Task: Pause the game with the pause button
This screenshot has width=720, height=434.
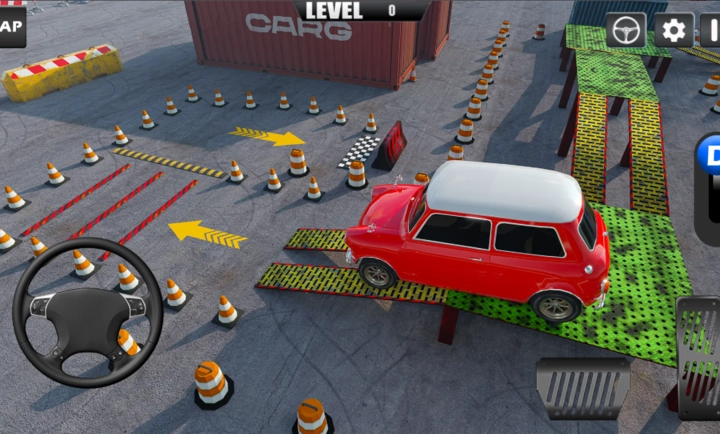Action: (711, 30)
